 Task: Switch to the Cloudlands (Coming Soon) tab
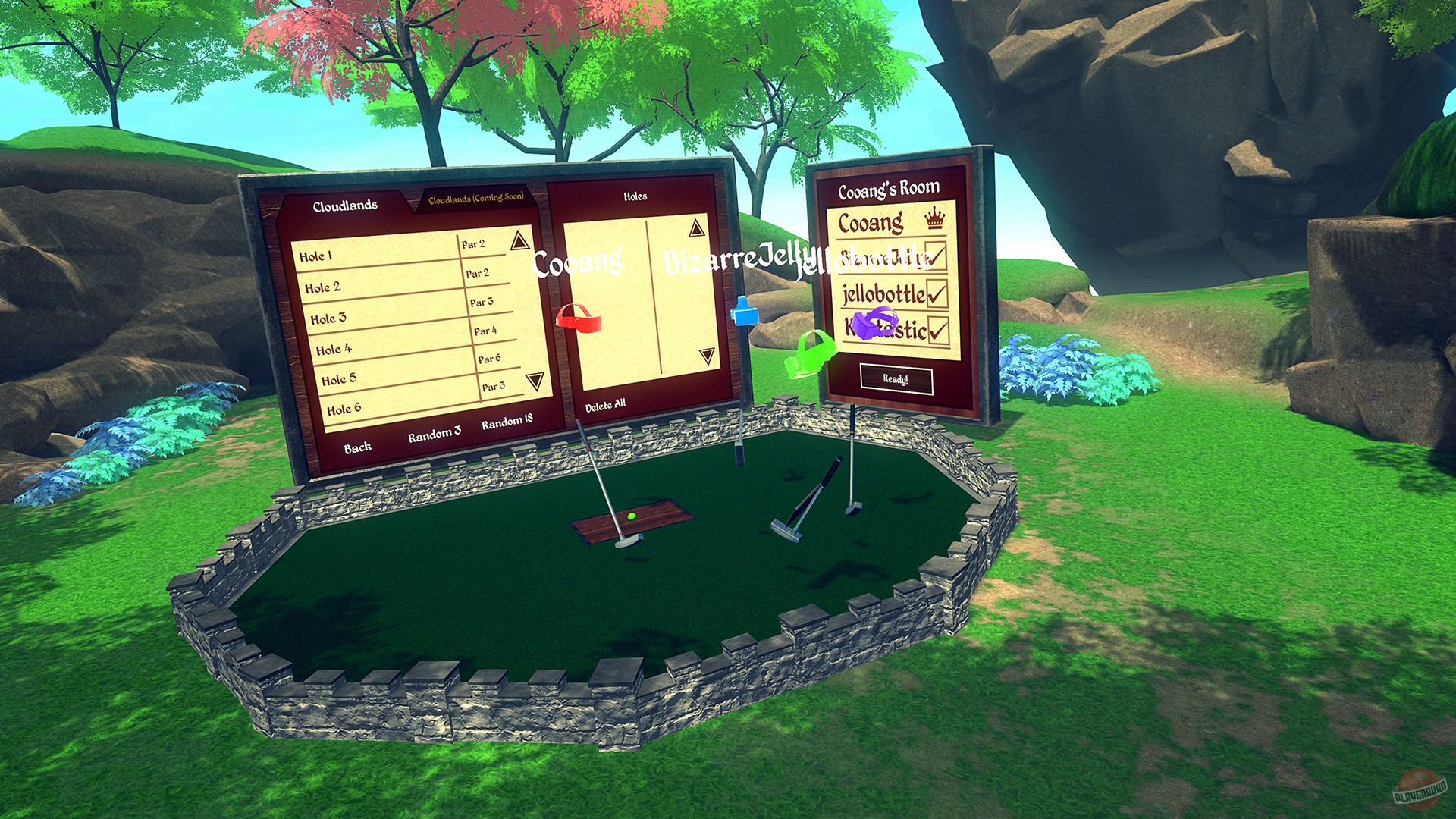click(475, 199)
